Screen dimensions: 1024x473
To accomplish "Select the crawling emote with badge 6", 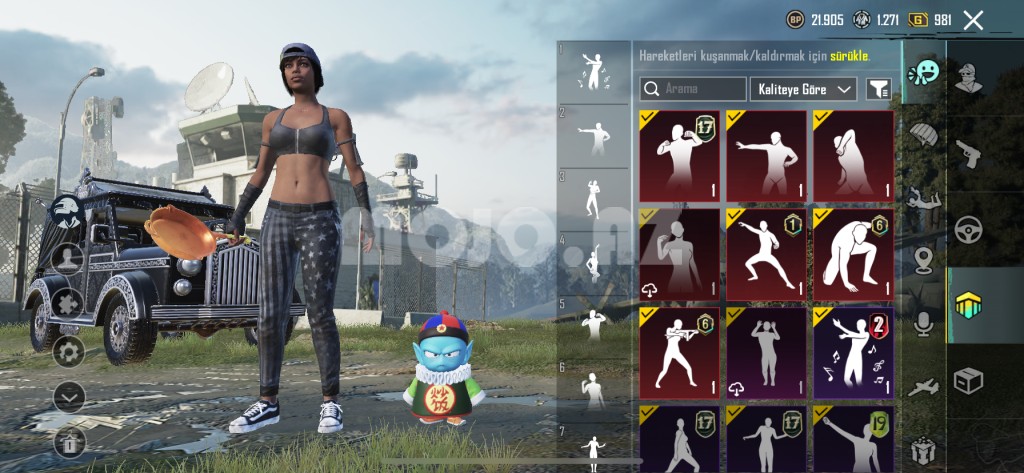I will point(853,254).
